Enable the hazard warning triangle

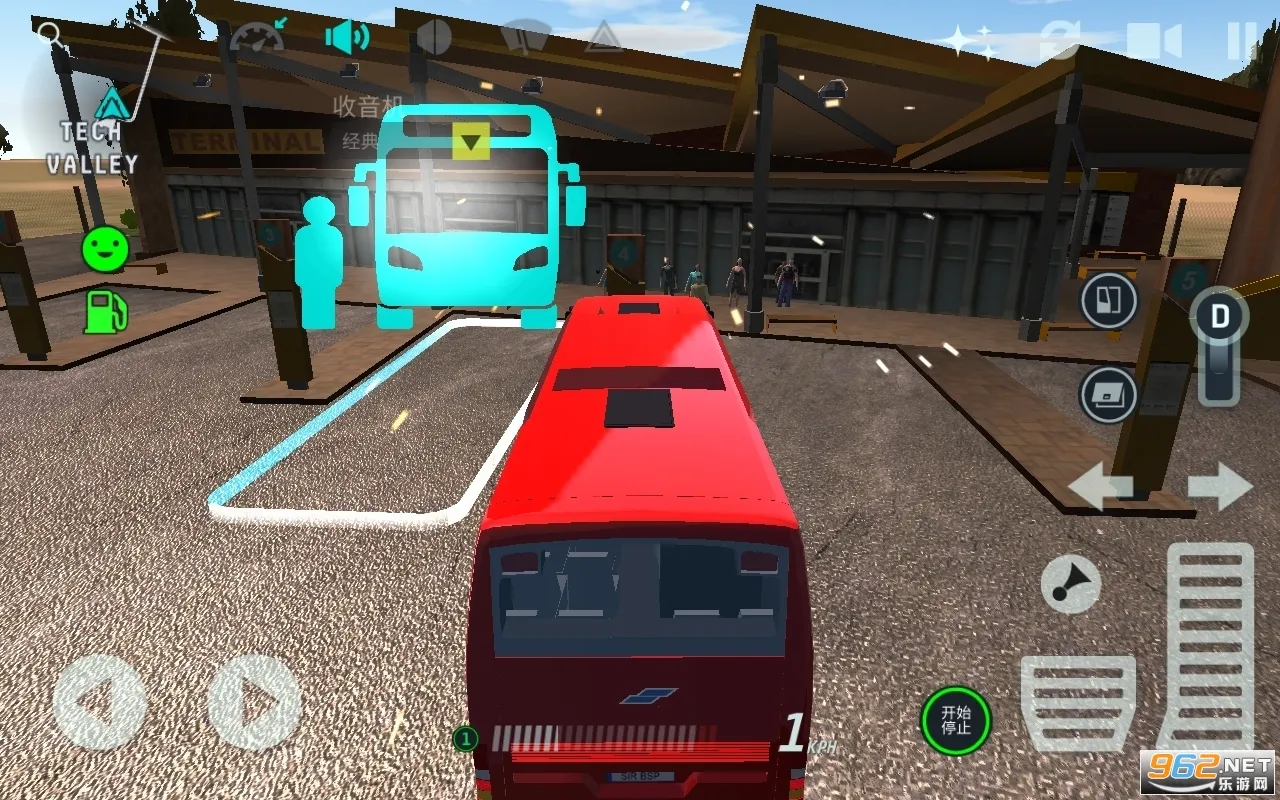pyautogui.click(x=604, y=36)
